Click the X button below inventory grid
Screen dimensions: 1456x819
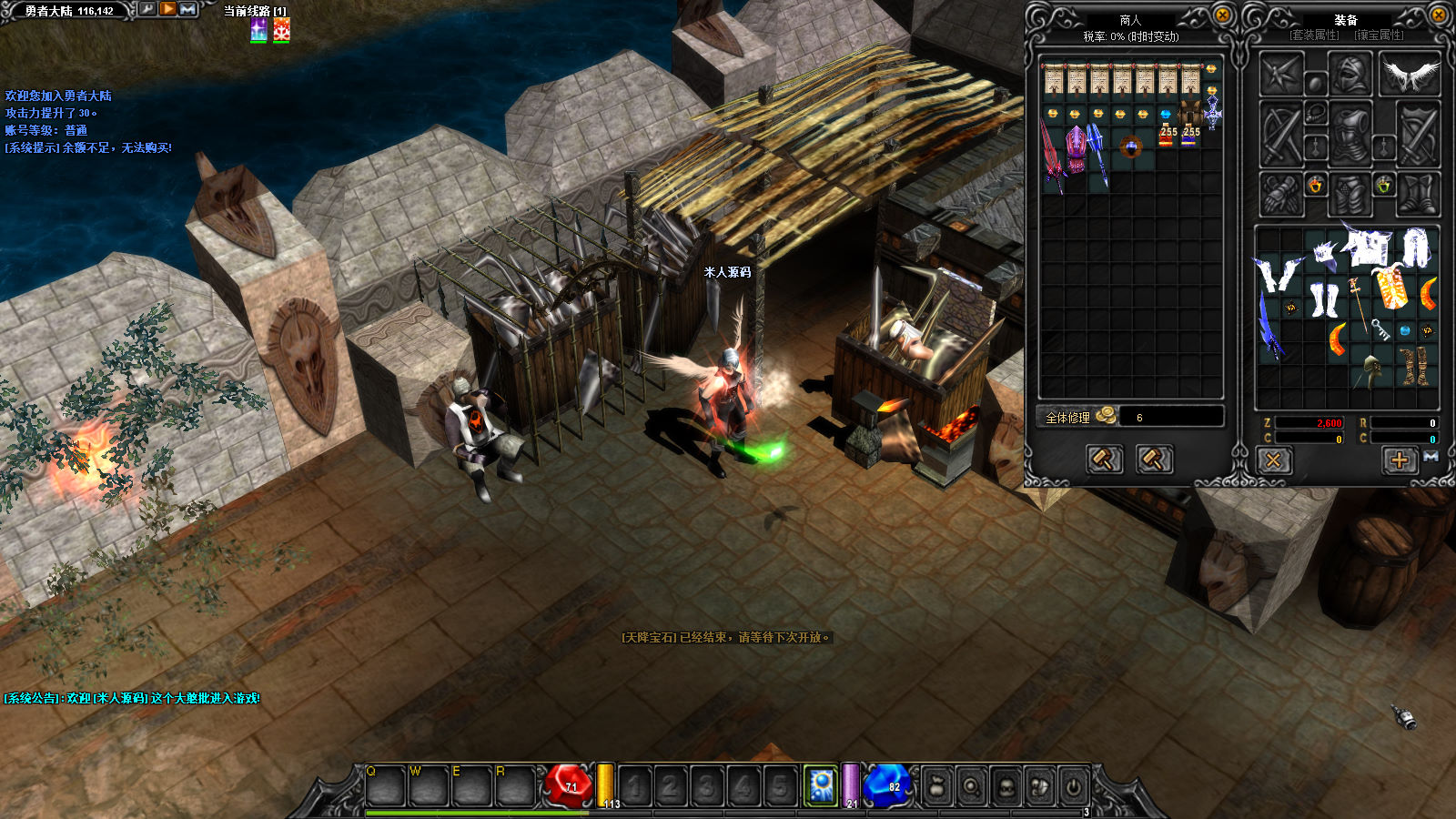pos(1273,460)
